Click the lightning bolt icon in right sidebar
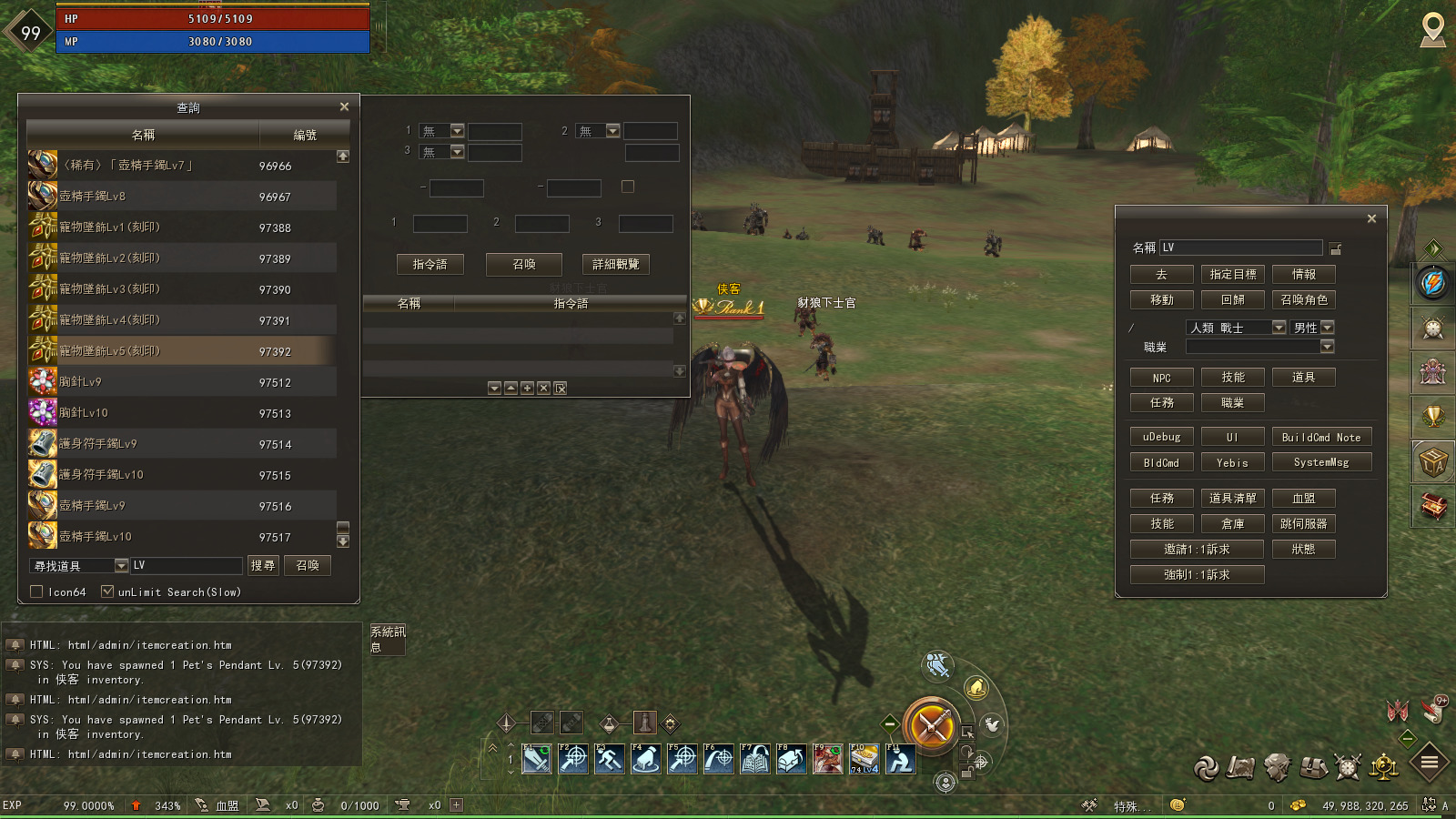1456x819 pixels. 1433,284
